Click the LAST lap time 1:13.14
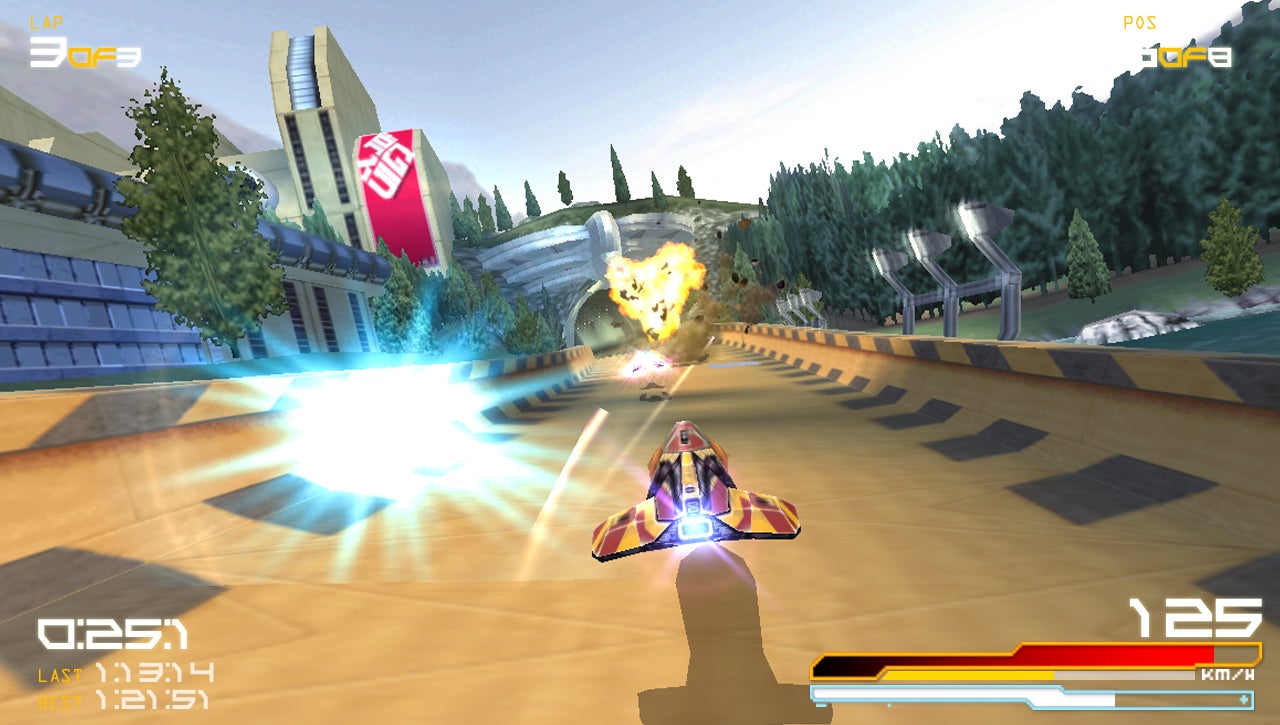1280x725 pixels. (x=155, y=675)
